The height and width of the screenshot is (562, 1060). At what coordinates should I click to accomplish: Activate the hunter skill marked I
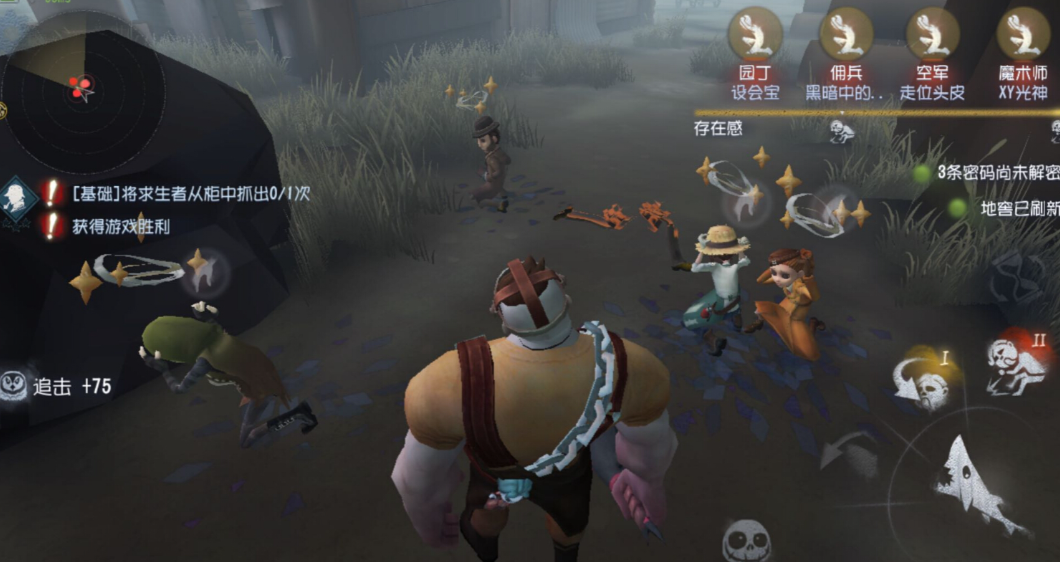pyautogui.click(x=922, y=380)
